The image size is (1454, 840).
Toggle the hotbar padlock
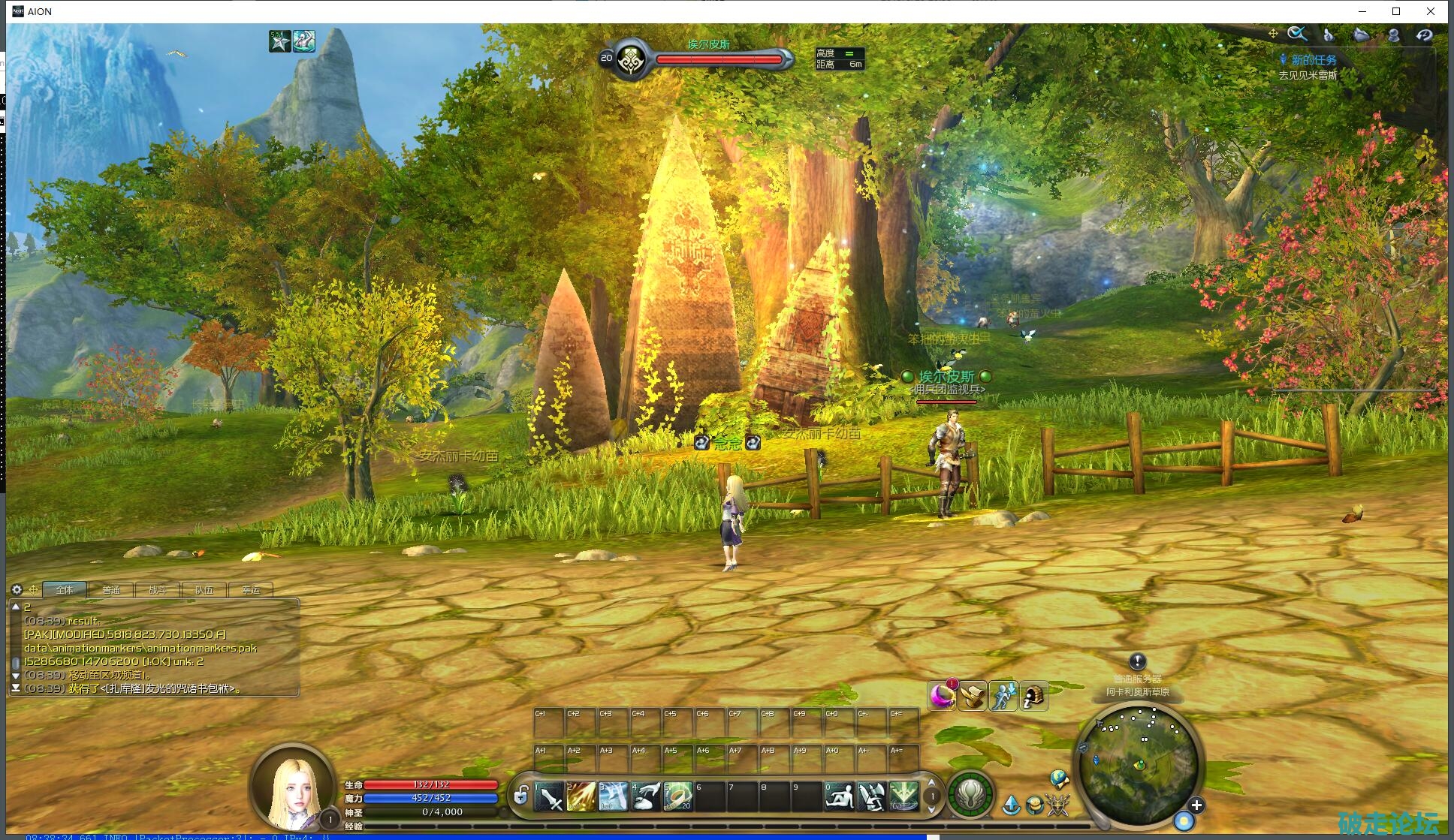(x=520, y=795)
